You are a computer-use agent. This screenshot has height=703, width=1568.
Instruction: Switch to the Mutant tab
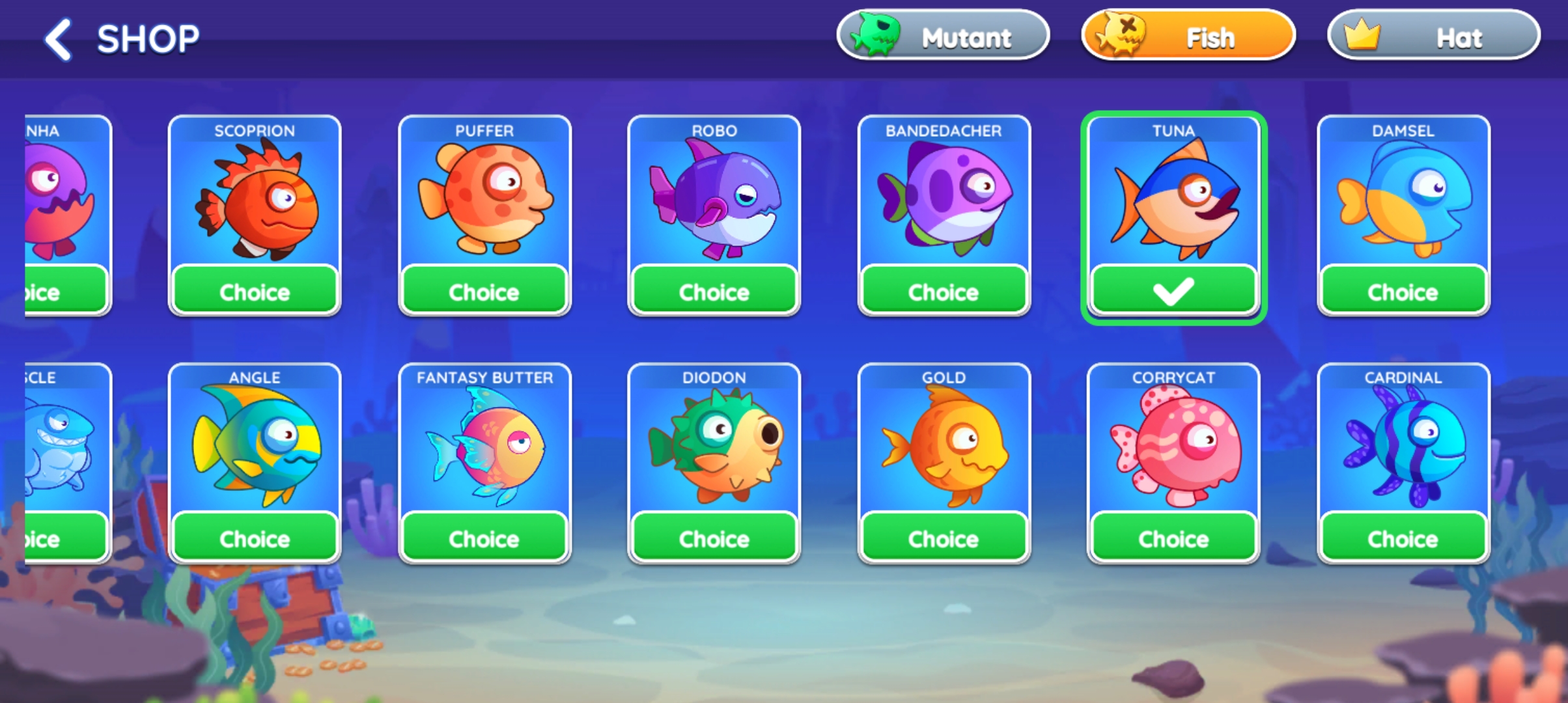[943, 36]
